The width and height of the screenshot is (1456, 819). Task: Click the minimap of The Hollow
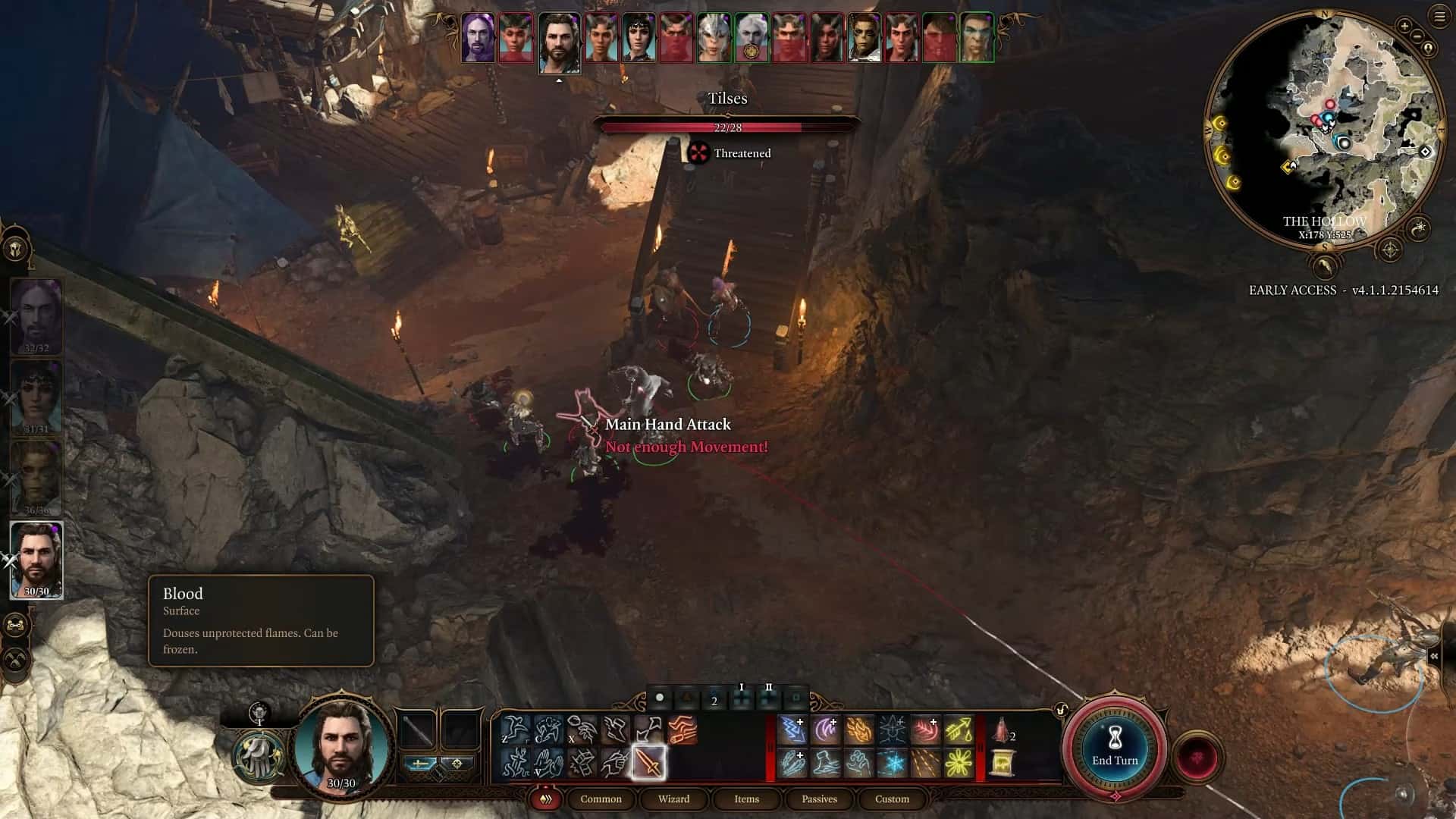(1323, 129)
